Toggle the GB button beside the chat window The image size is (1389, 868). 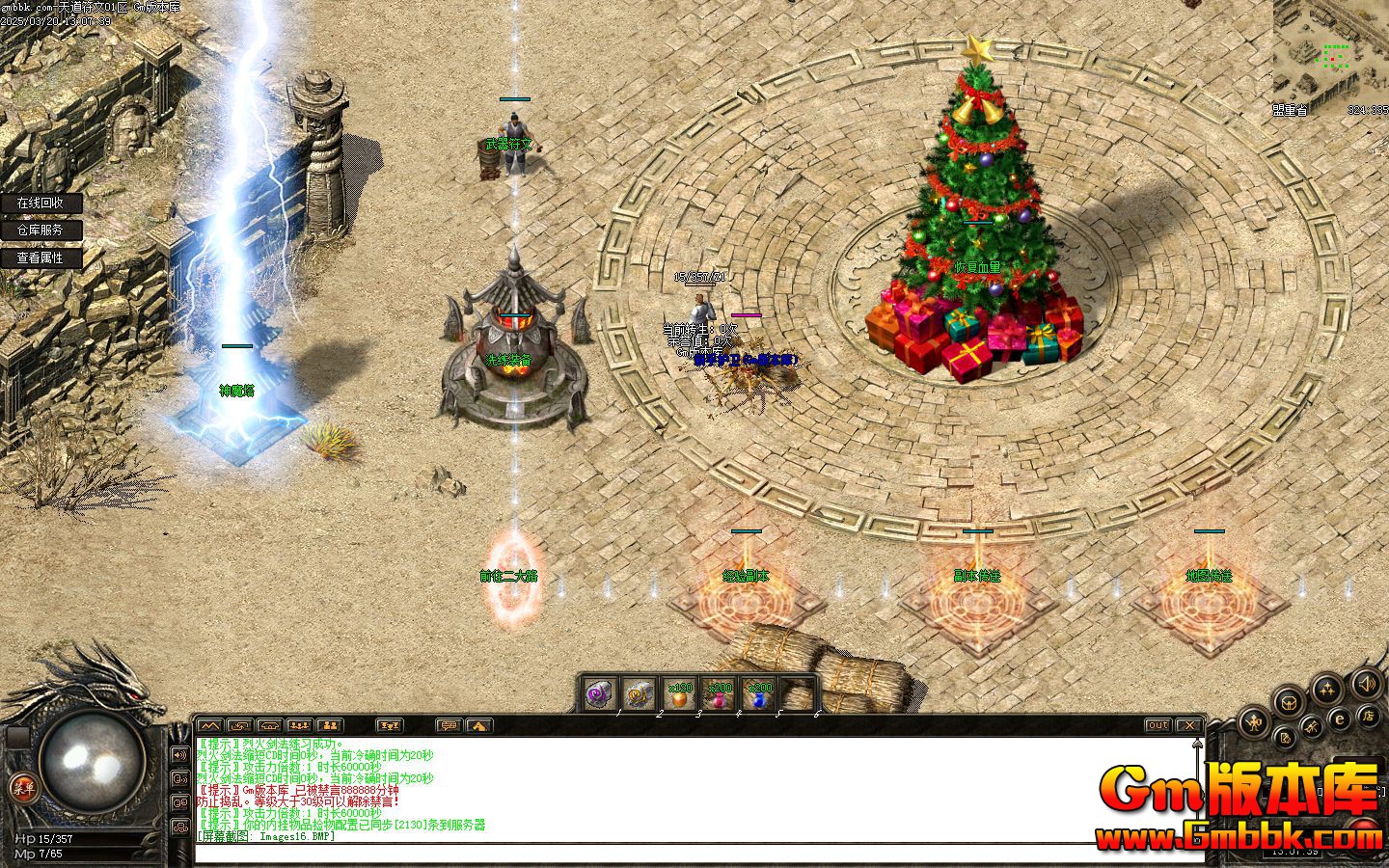pyautogui.click(x=179, y=802)
